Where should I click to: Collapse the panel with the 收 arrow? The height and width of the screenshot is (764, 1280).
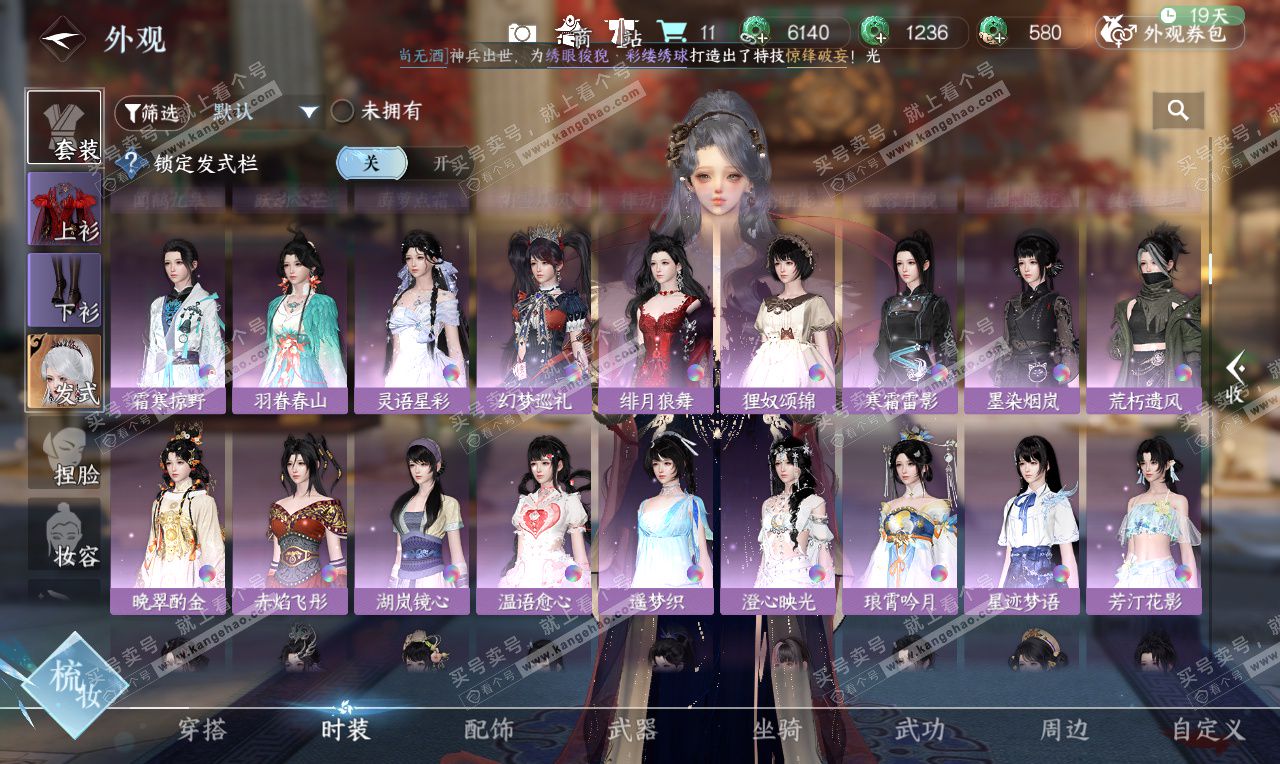[1236, 378]
